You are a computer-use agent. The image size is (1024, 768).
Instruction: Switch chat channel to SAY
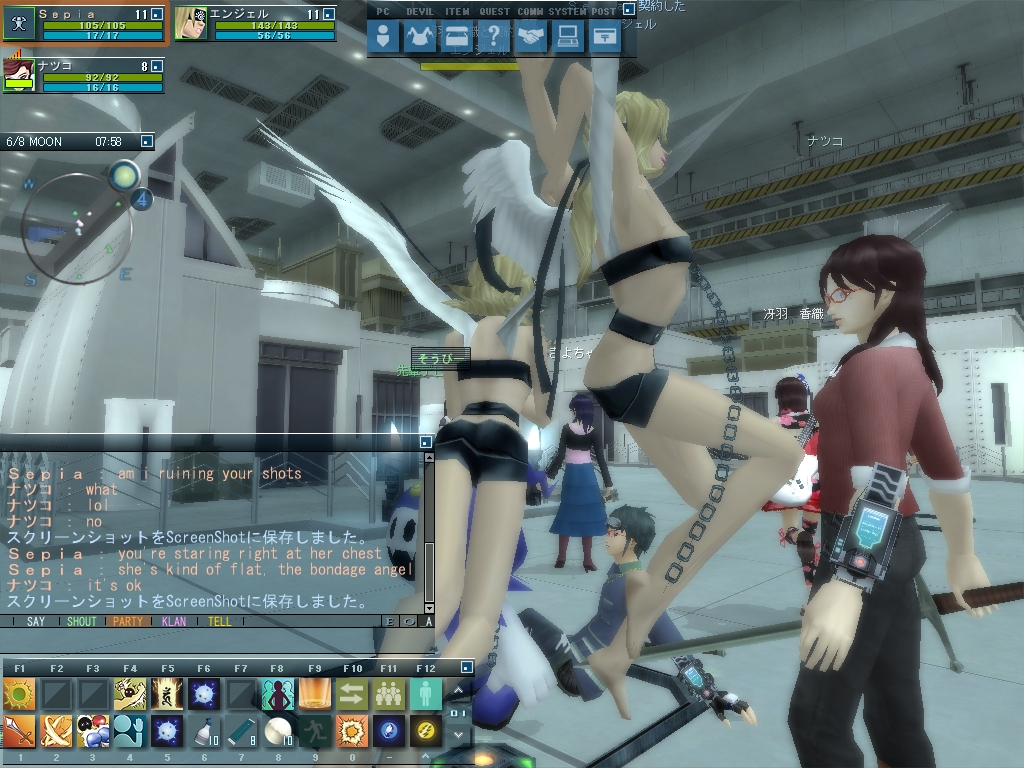point(36,621)
